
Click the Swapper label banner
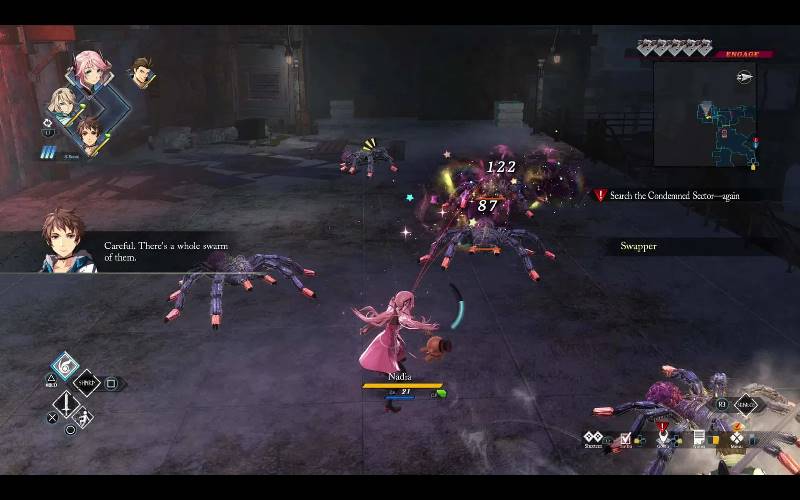coord(638,246)
